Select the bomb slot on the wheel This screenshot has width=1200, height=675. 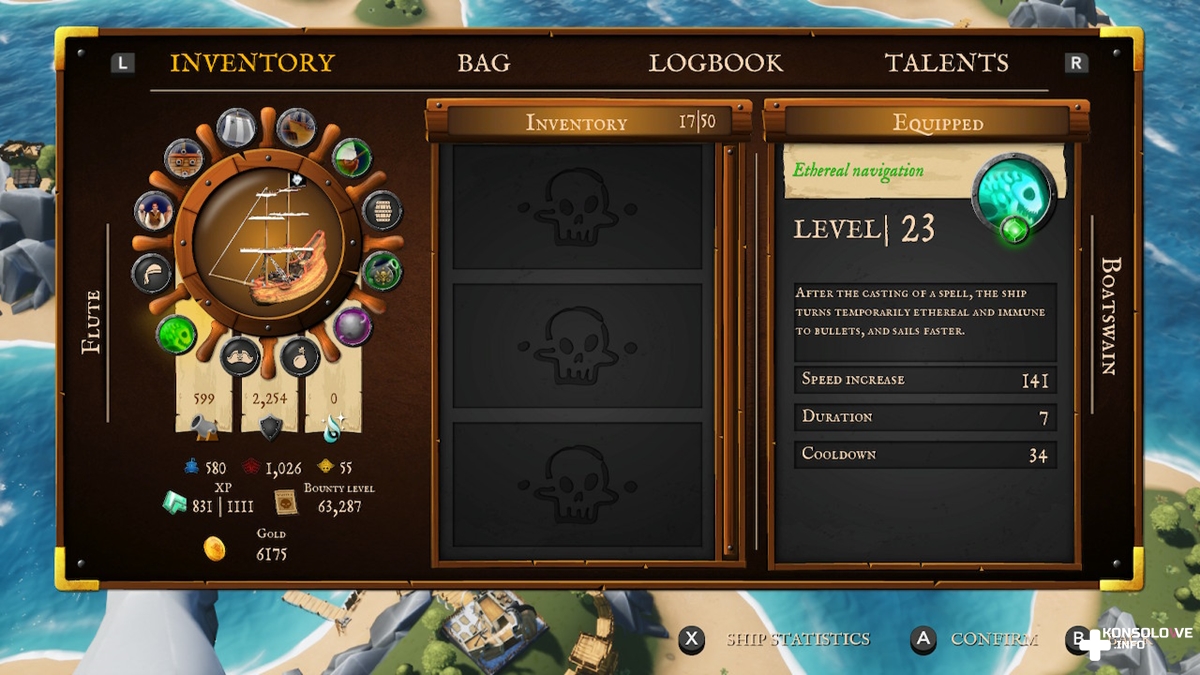299,356
